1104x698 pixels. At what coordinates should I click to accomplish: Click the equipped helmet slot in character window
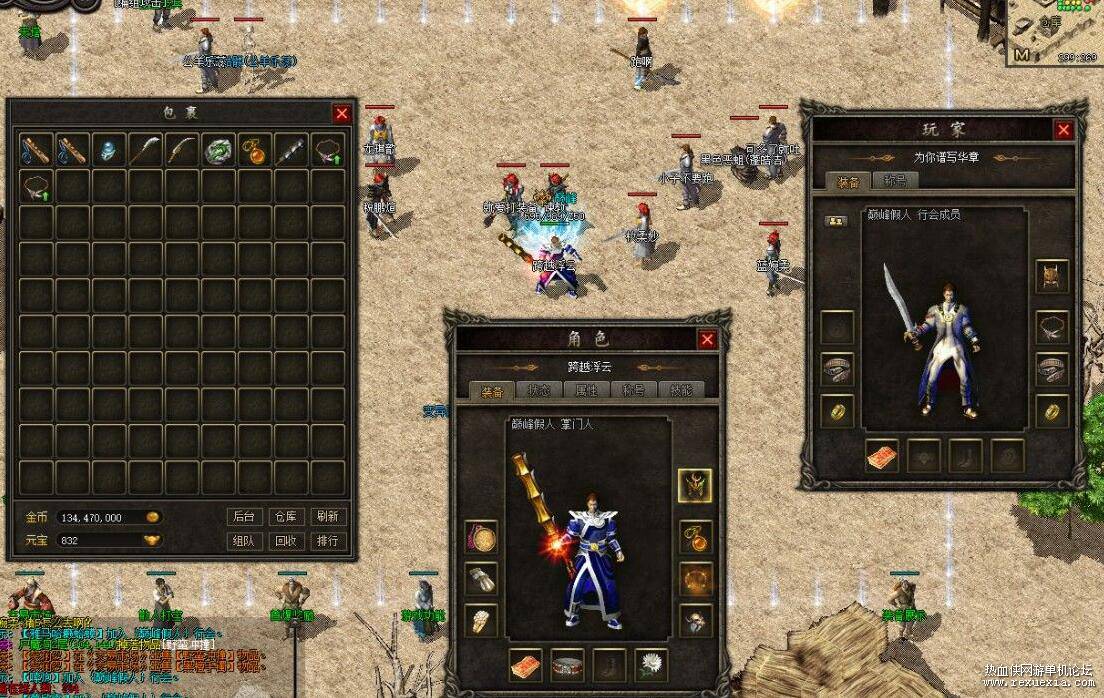695,486
